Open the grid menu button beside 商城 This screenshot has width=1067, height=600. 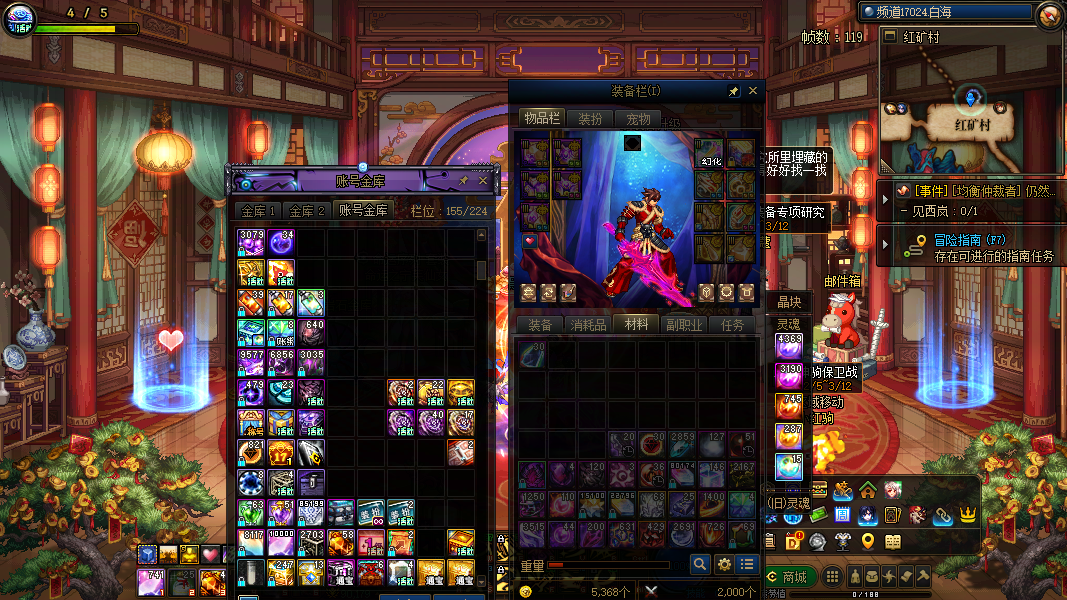[831, 577]
